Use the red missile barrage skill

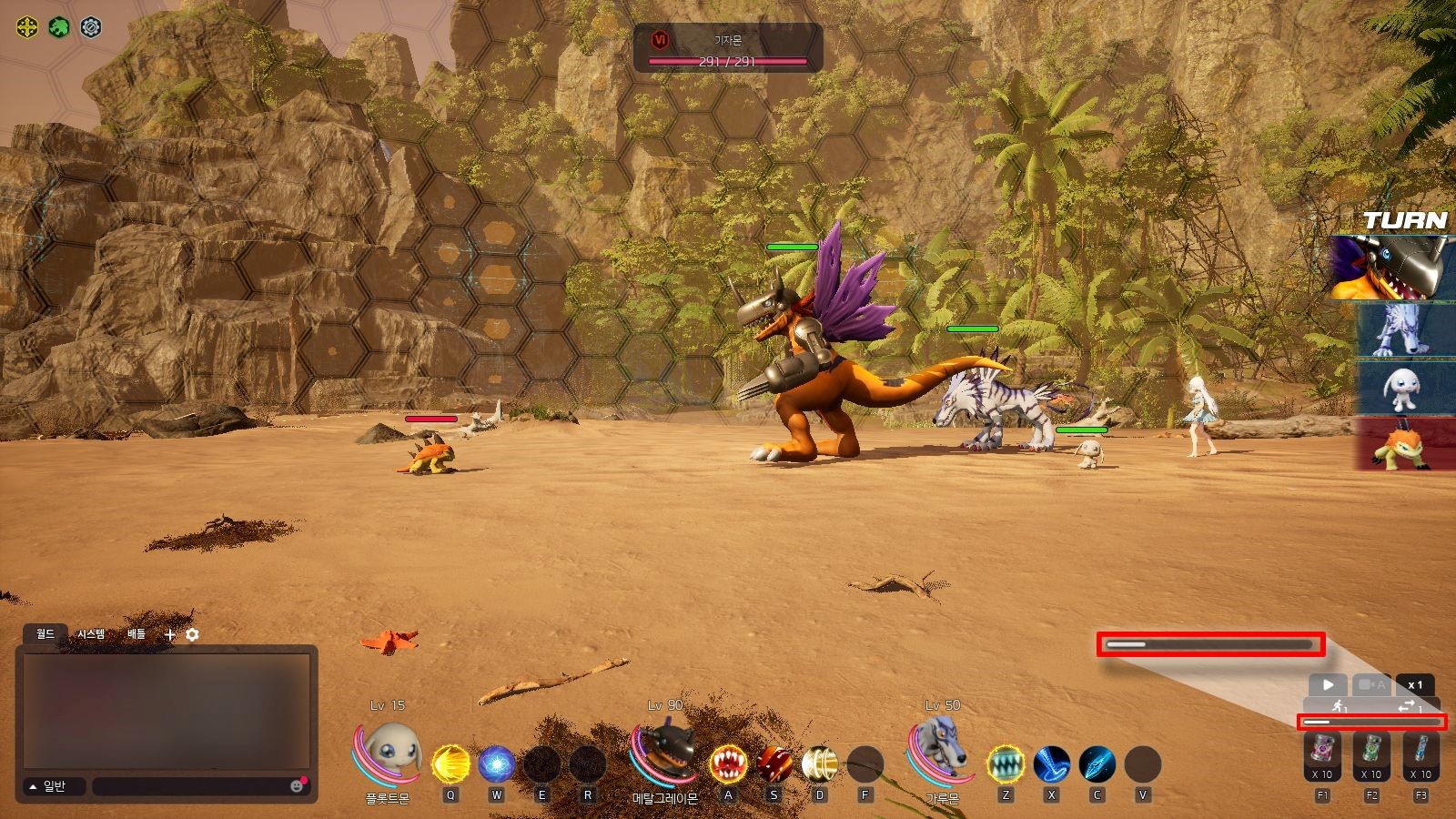[x=774, y=764]
